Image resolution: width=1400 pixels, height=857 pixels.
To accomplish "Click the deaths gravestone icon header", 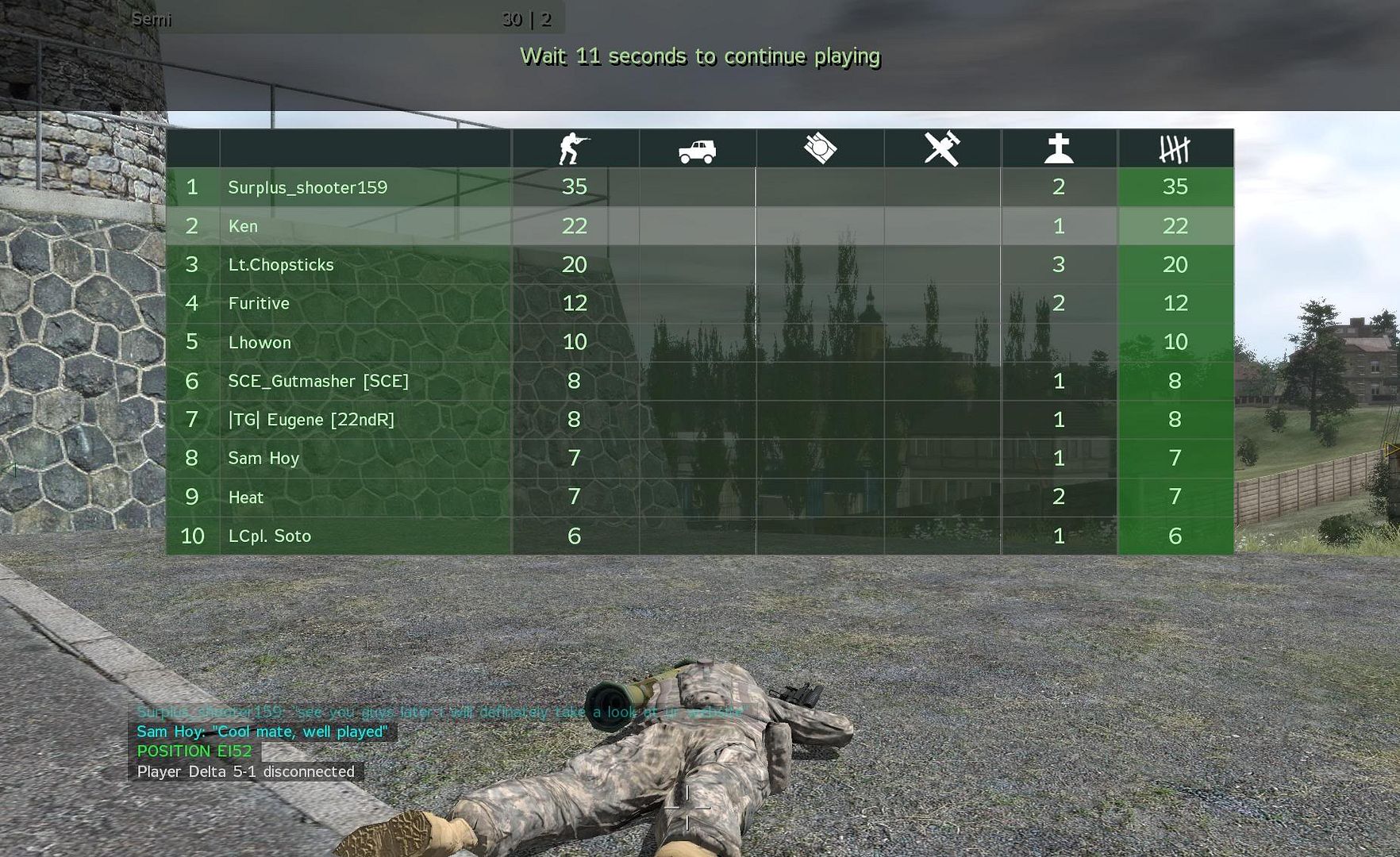I will tap(1059, 148).
